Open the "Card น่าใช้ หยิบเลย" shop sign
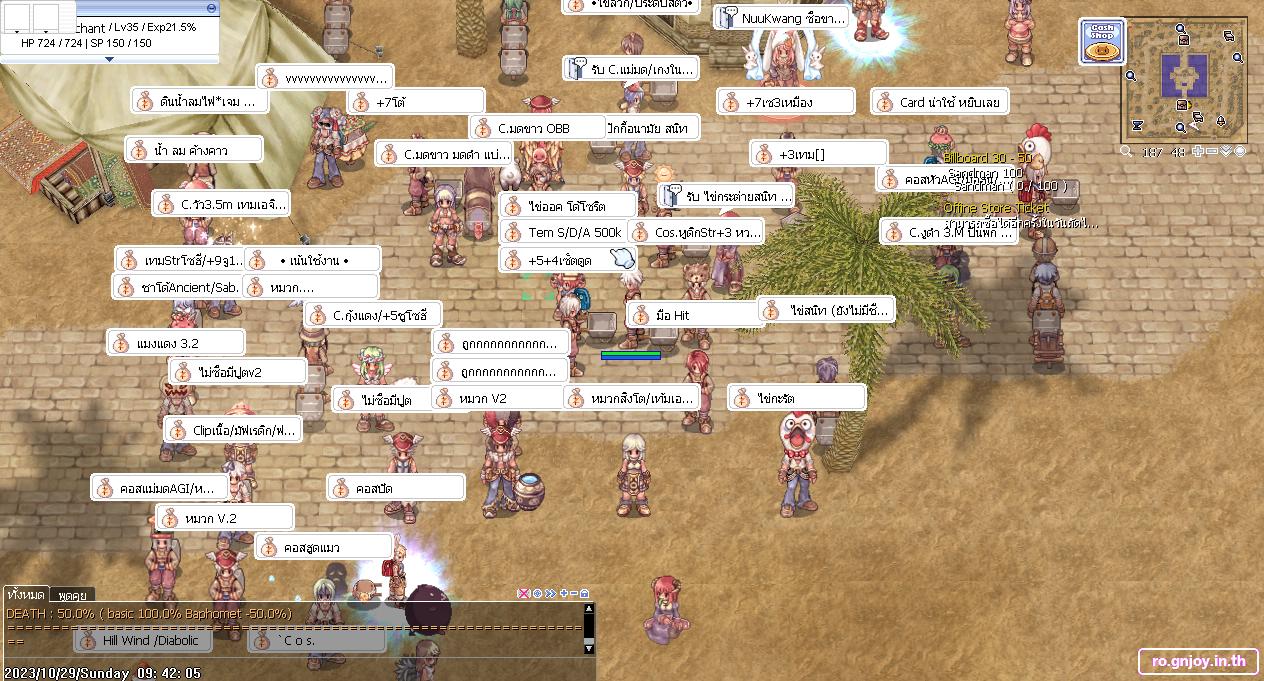The width and height of the screenshot is (1264, 681). click(x=939, y=102)
